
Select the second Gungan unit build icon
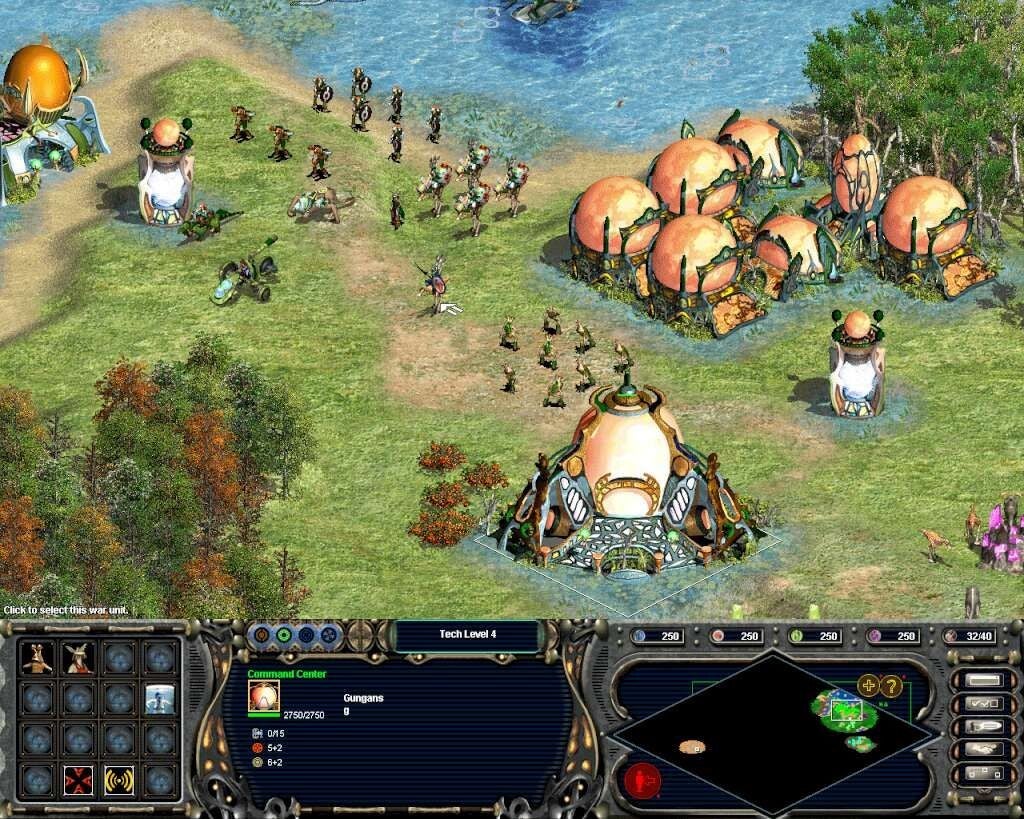[78, 657]
